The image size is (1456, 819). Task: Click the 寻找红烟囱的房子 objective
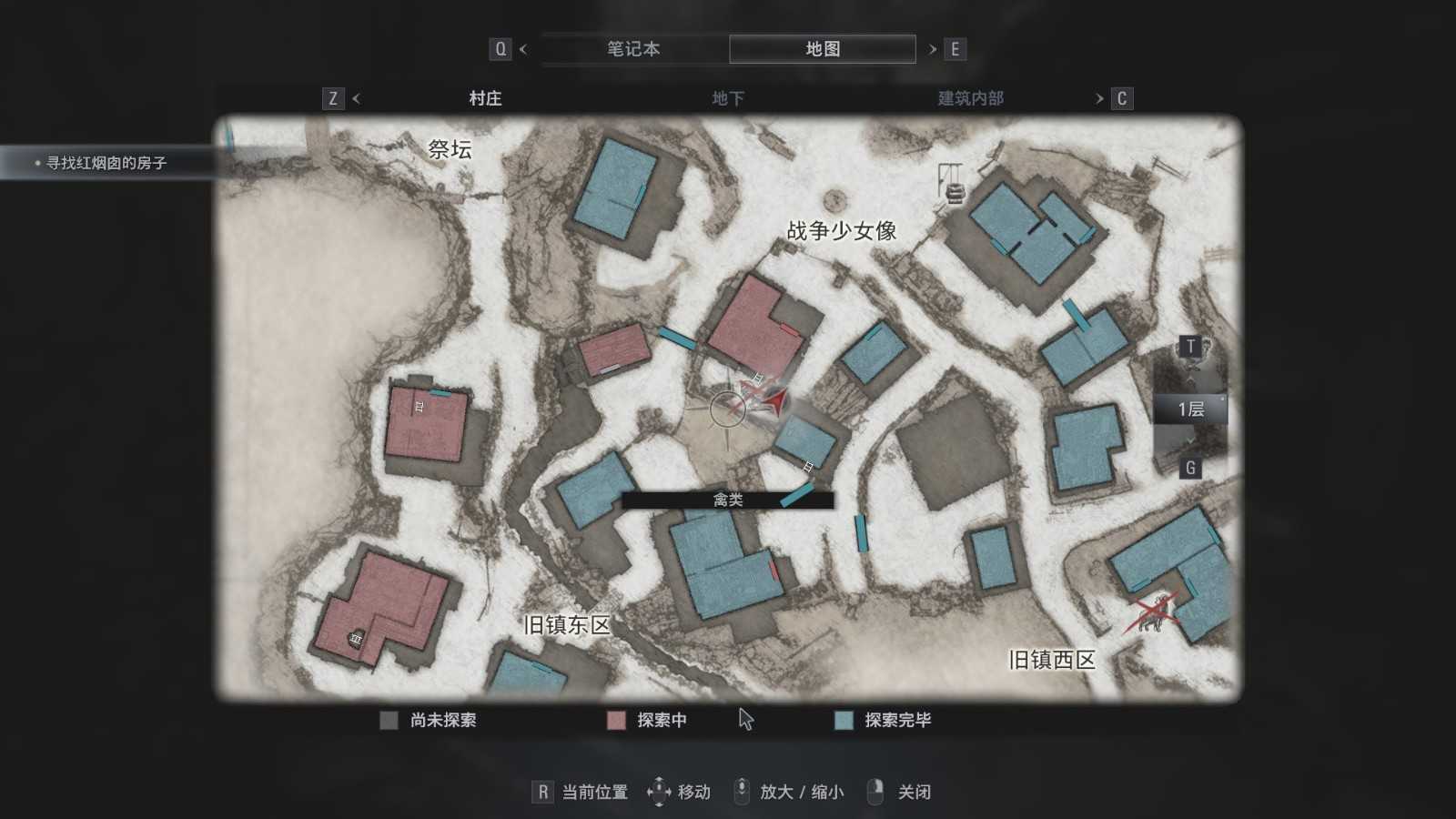click(x=106, y=163)
